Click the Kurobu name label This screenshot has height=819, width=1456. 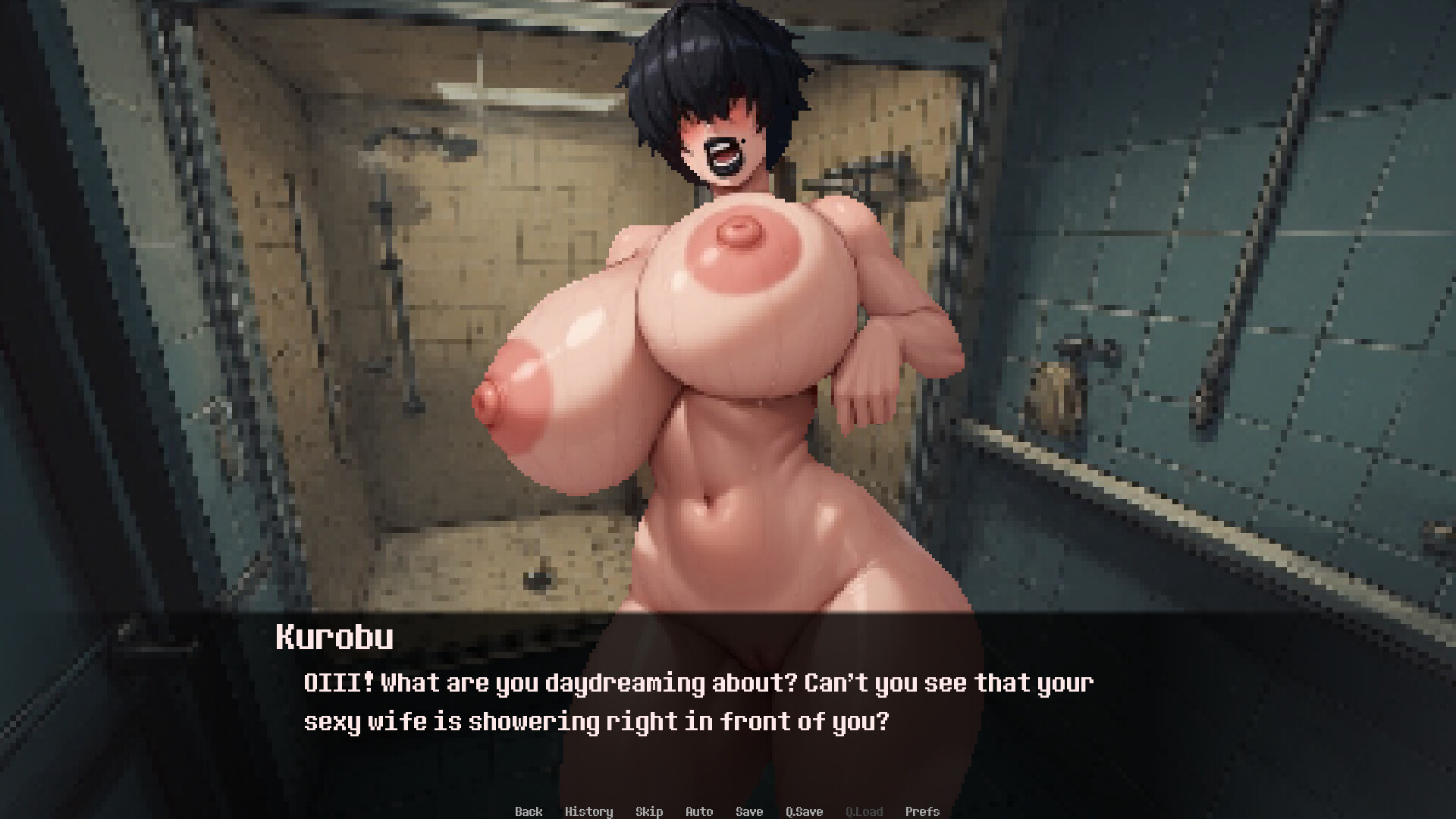(x=334, y=639)
